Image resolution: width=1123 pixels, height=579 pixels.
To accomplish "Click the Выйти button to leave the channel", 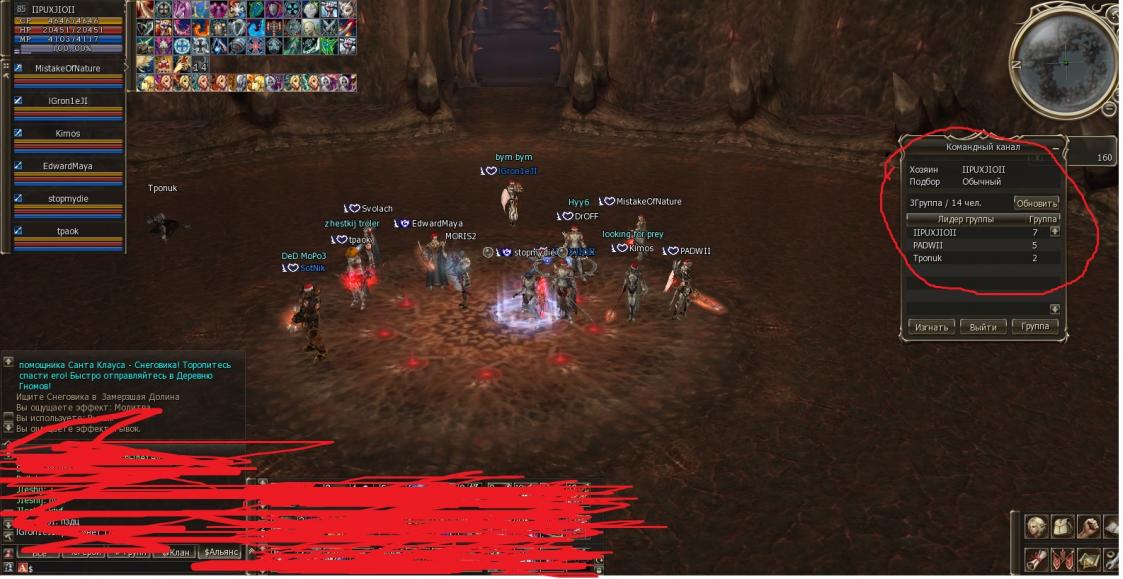I will (983, 327).
